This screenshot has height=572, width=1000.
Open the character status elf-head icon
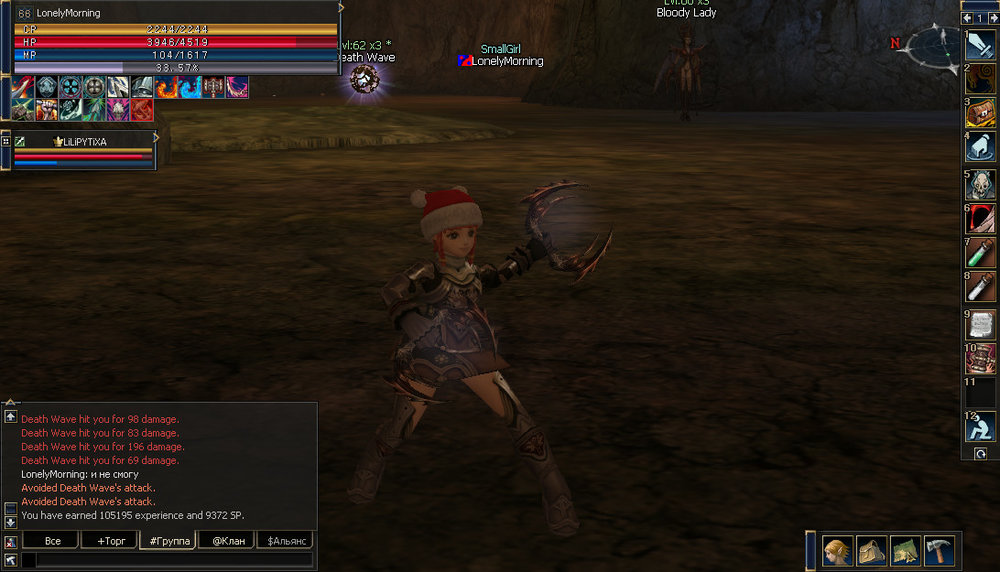[838, 550]
